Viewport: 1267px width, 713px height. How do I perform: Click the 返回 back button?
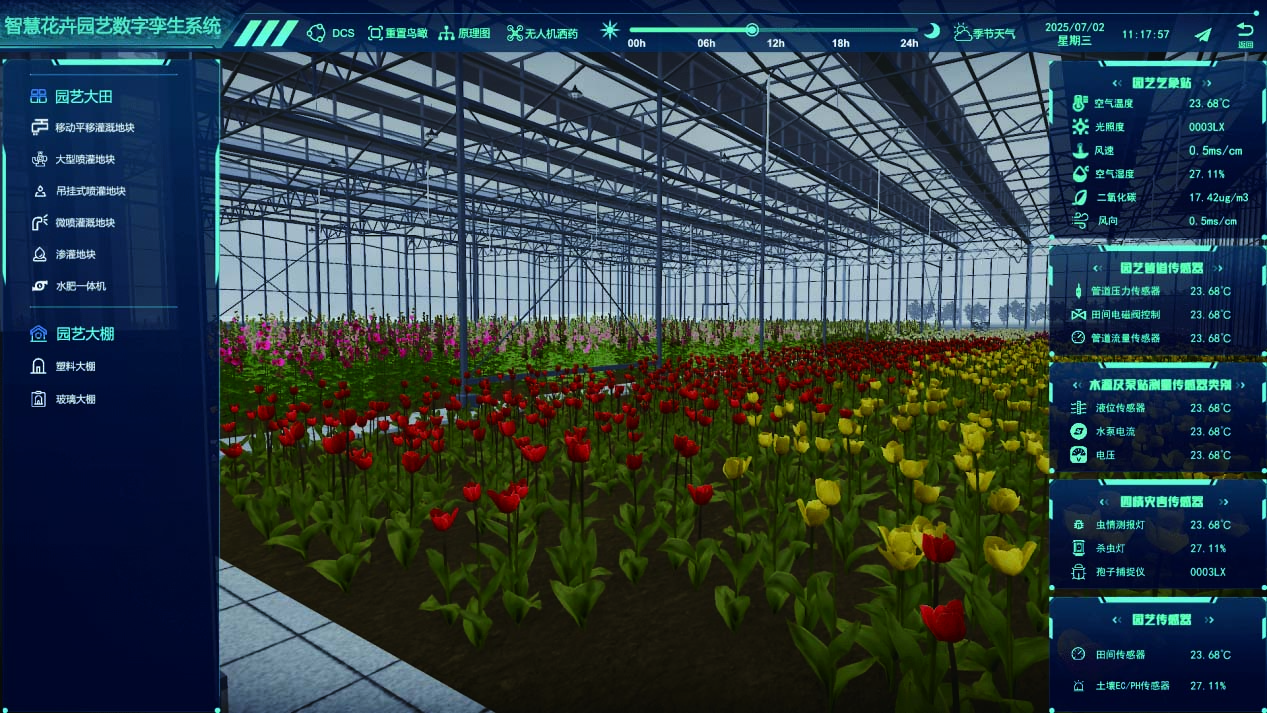point(1245,34)
